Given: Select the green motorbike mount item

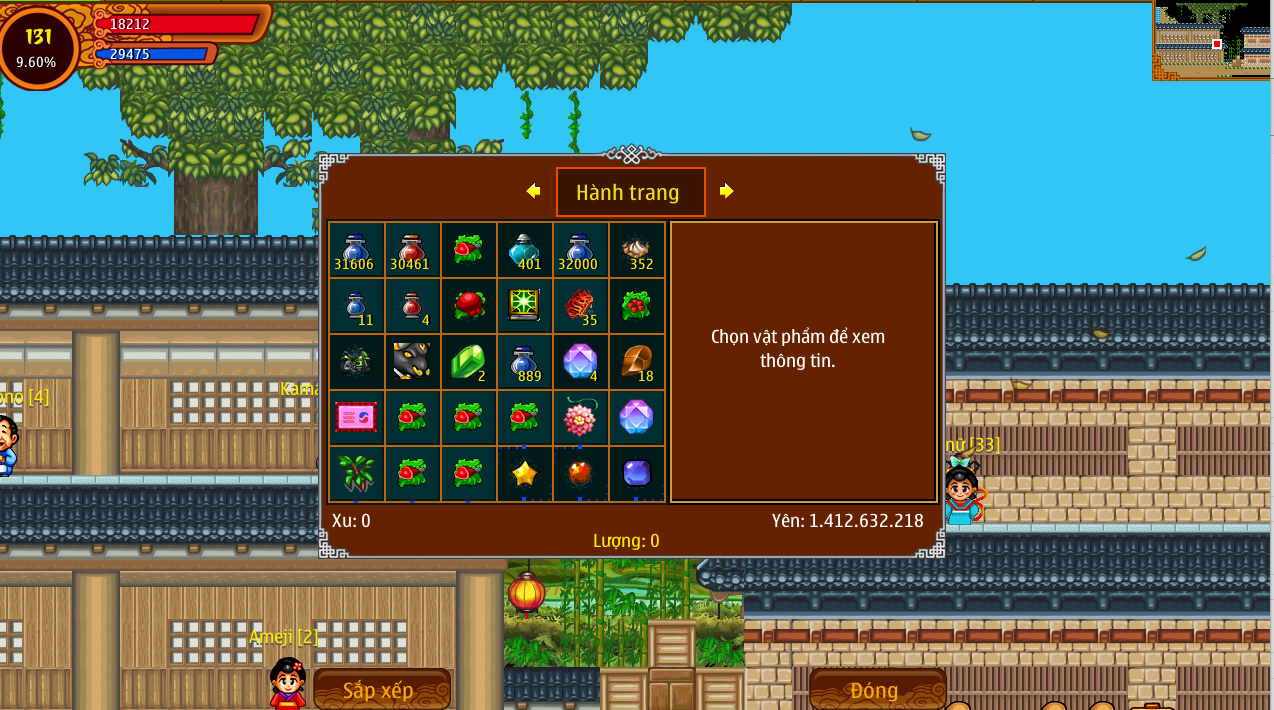Looking at the screenshot, I should [356, 361].
